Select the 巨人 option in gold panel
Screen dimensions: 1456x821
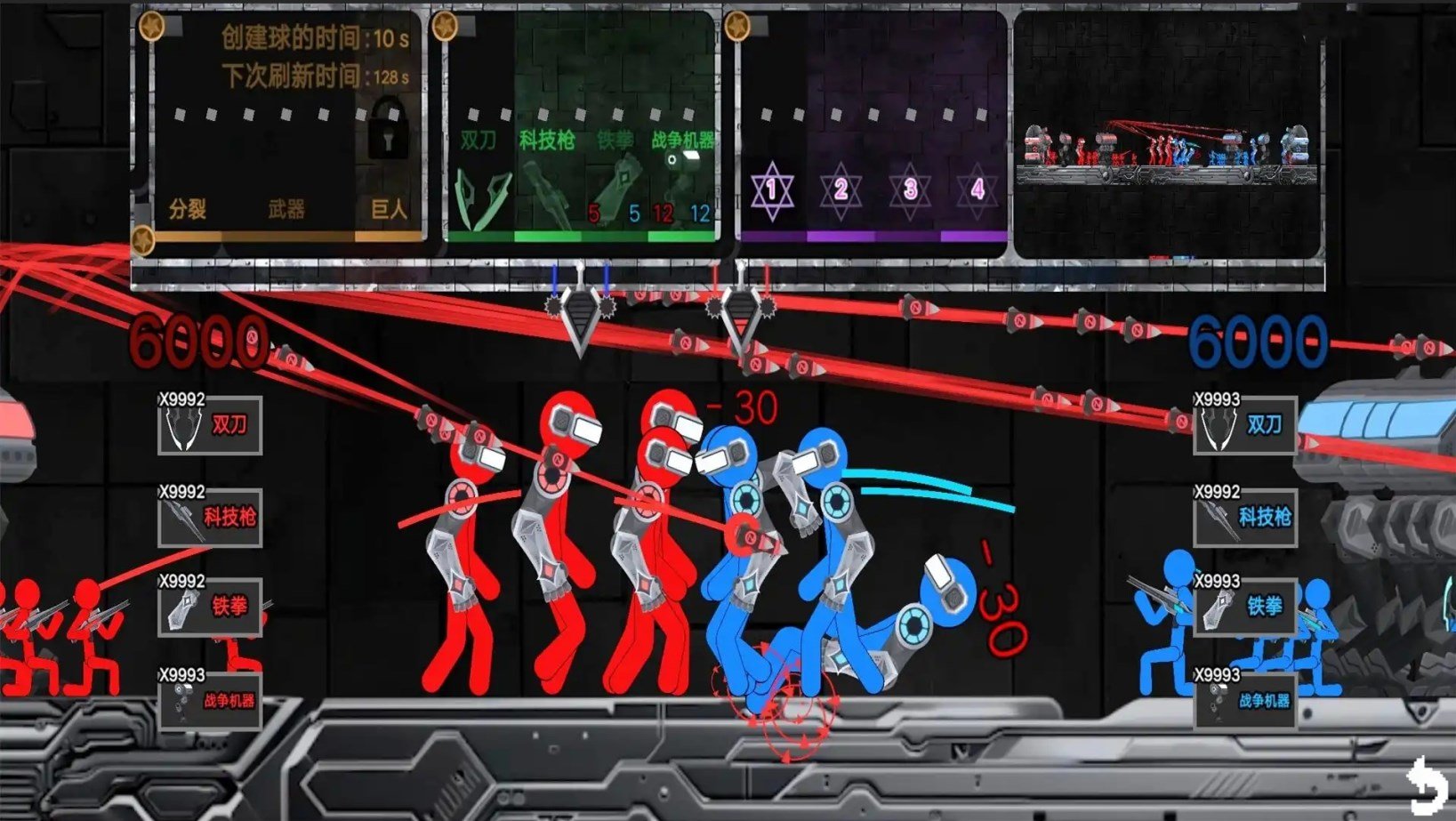tap(389, 210)
